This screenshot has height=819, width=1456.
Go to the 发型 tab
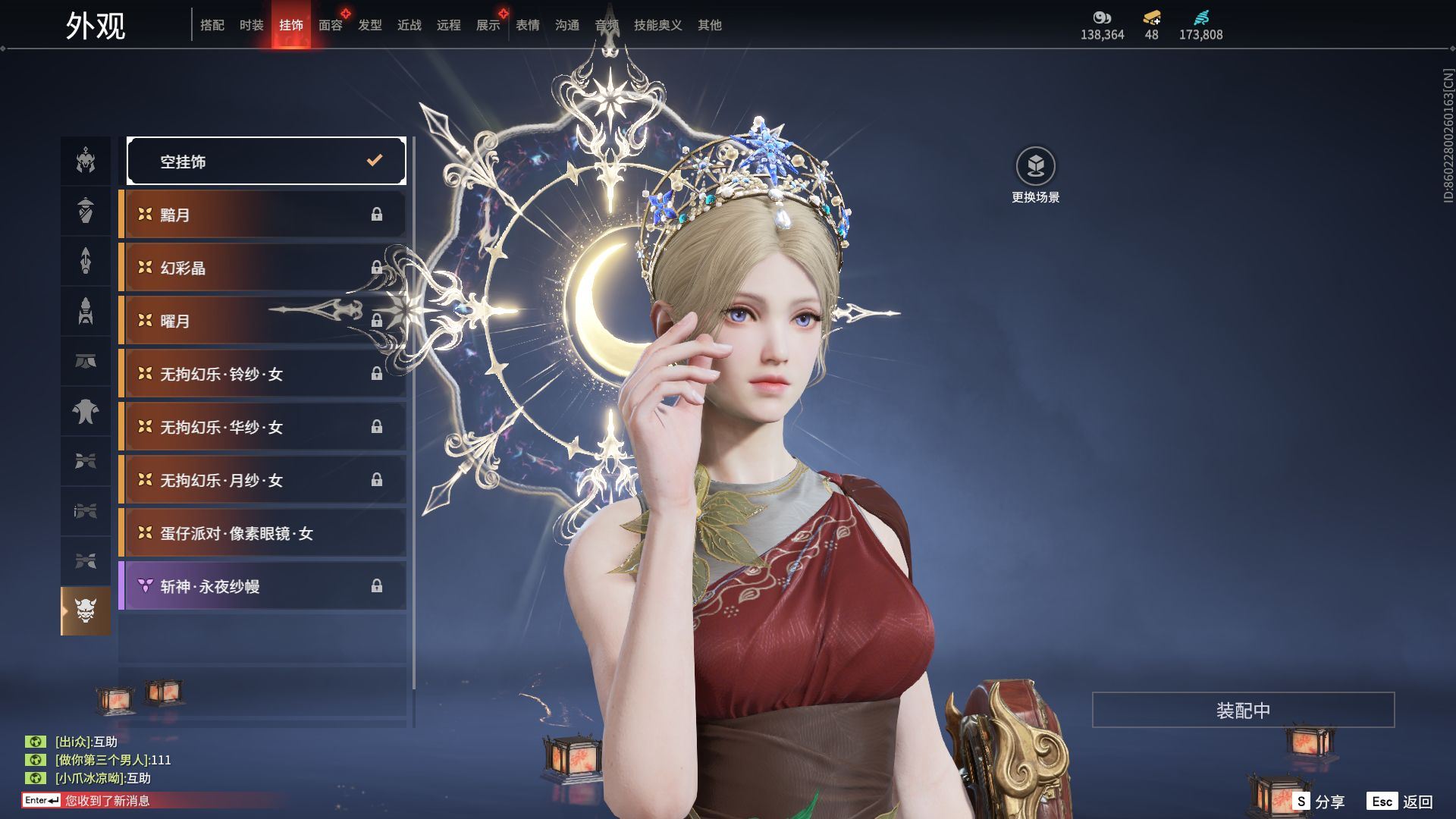(369, 25)
